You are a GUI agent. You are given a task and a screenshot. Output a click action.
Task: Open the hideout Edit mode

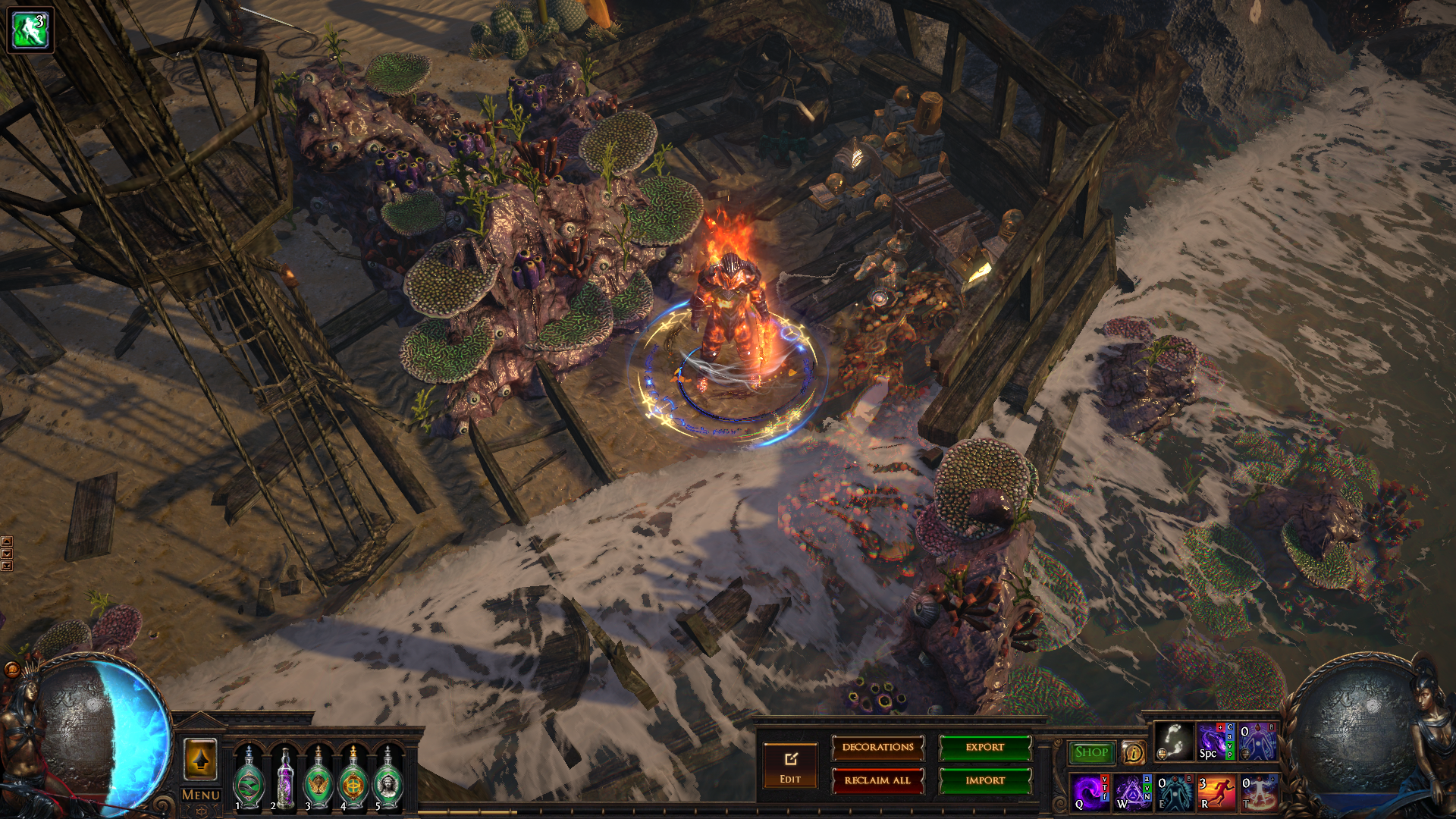pos(790,765)
